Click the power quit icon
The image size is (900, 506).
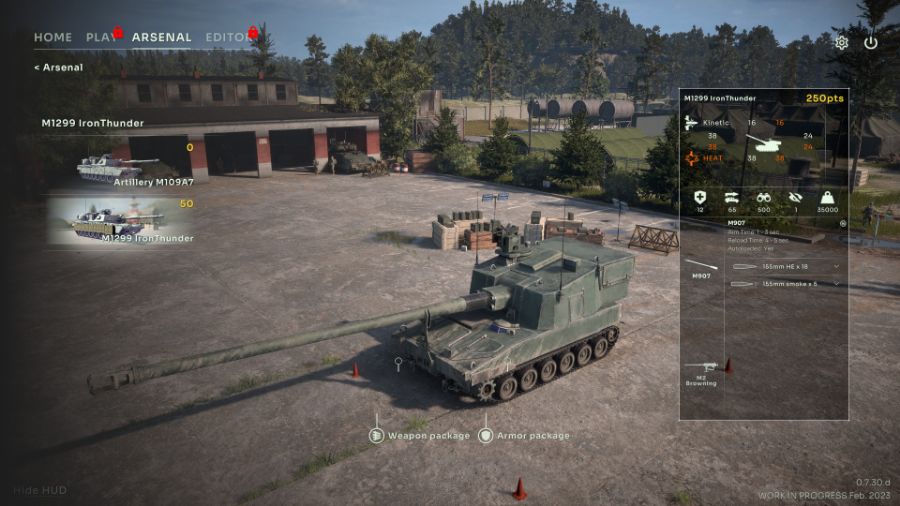[x=871, y=43]
